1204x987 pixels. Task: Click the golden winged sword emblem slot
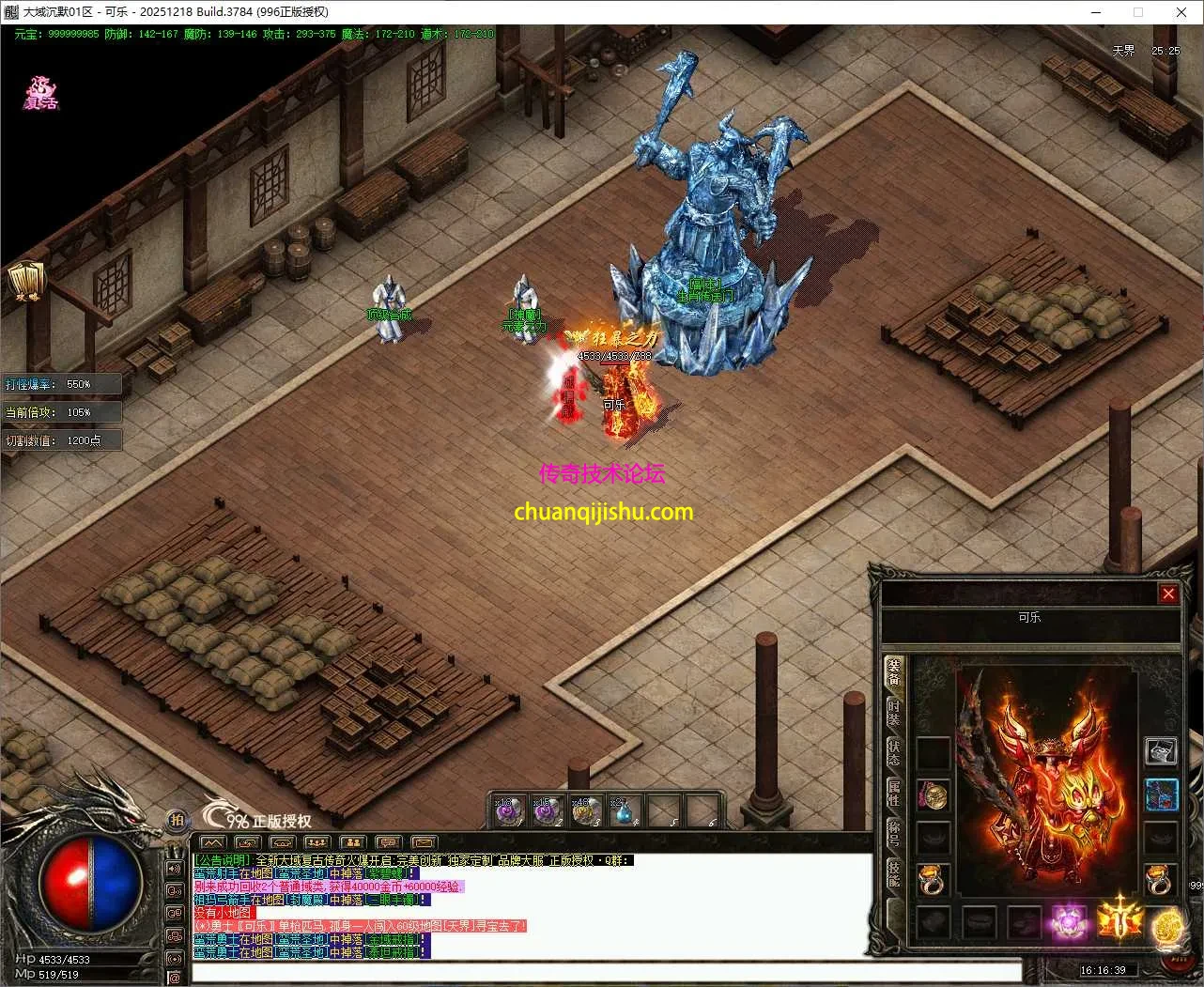point(1118,919)
